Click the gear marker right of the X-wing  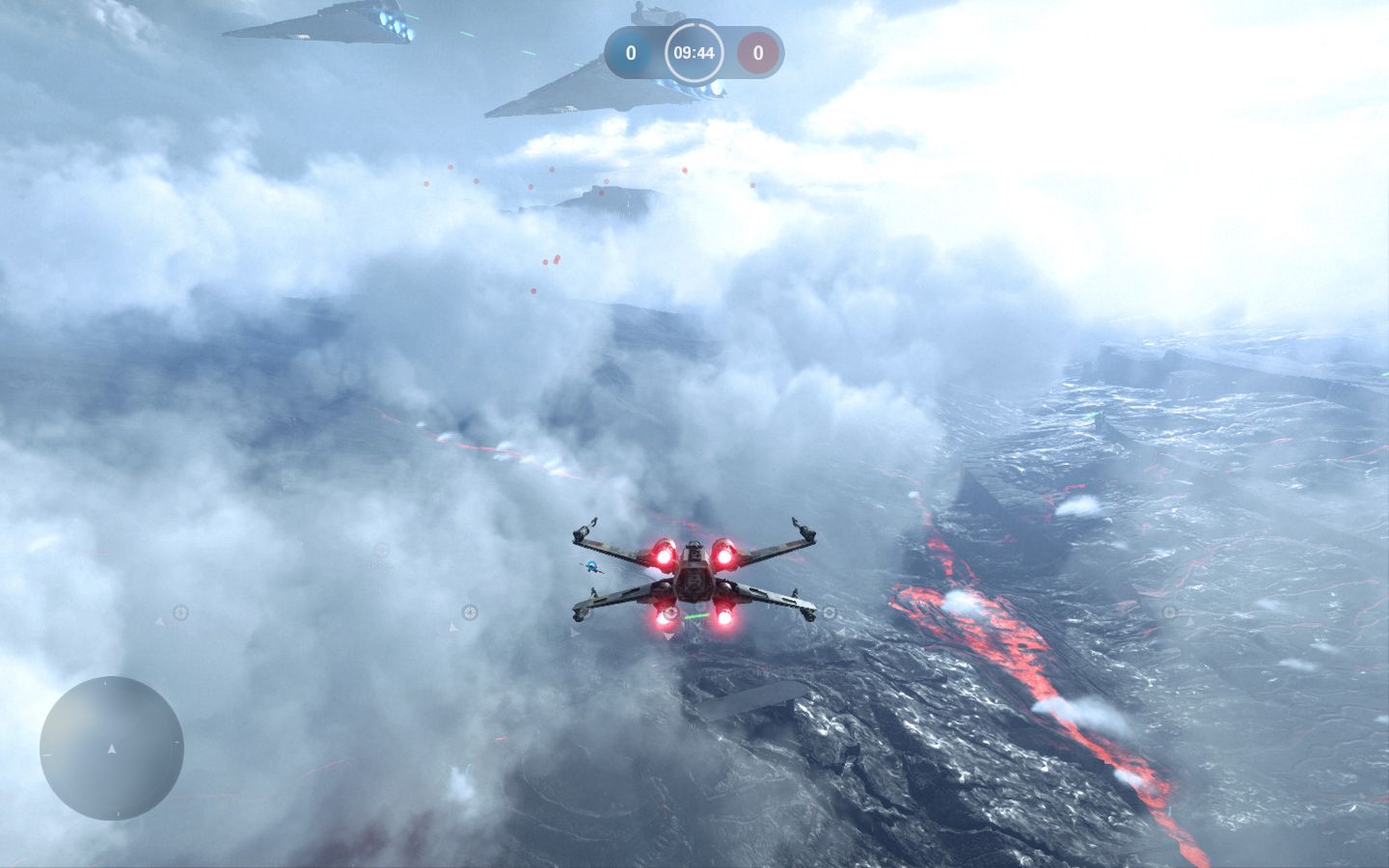(830, 612)
